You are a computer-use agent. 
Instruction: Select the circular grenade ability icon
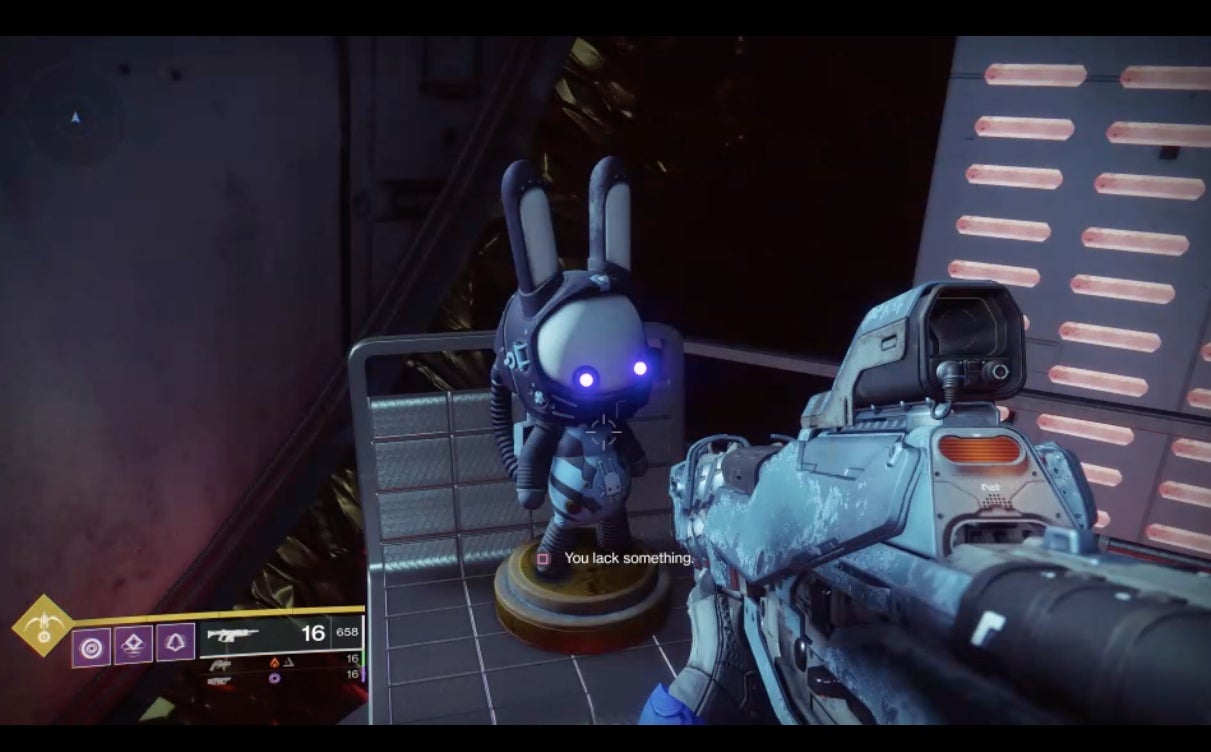point(91,647)
